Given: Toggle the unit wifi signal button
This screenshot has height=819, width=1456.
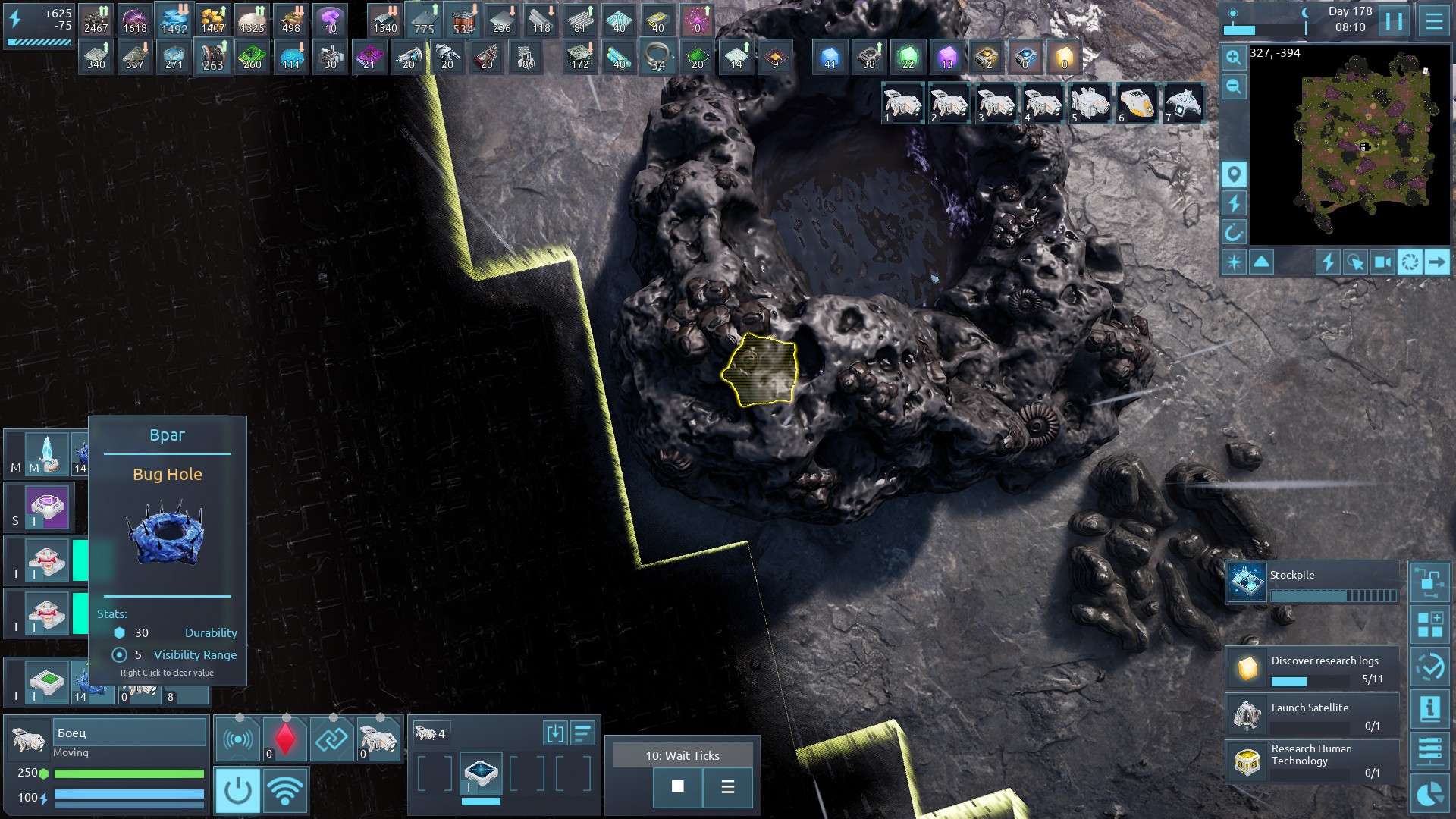Looking at the screenshot, I should click(x=285, y=790).
